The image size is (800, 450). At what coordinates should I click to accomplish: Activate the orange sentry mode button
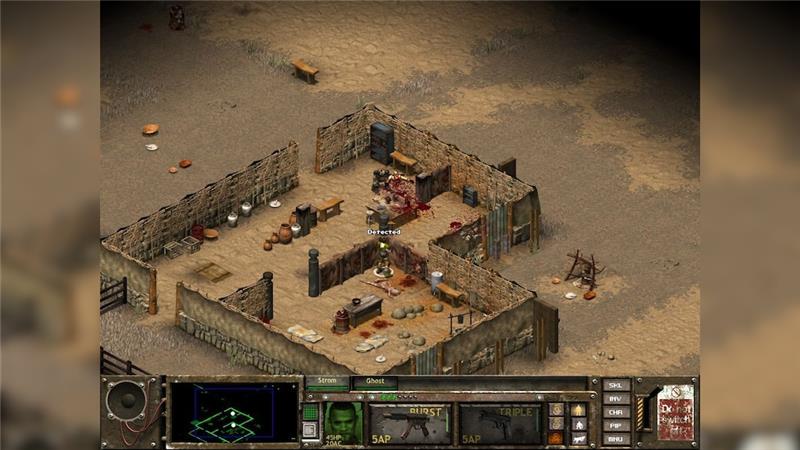(556, 437)
